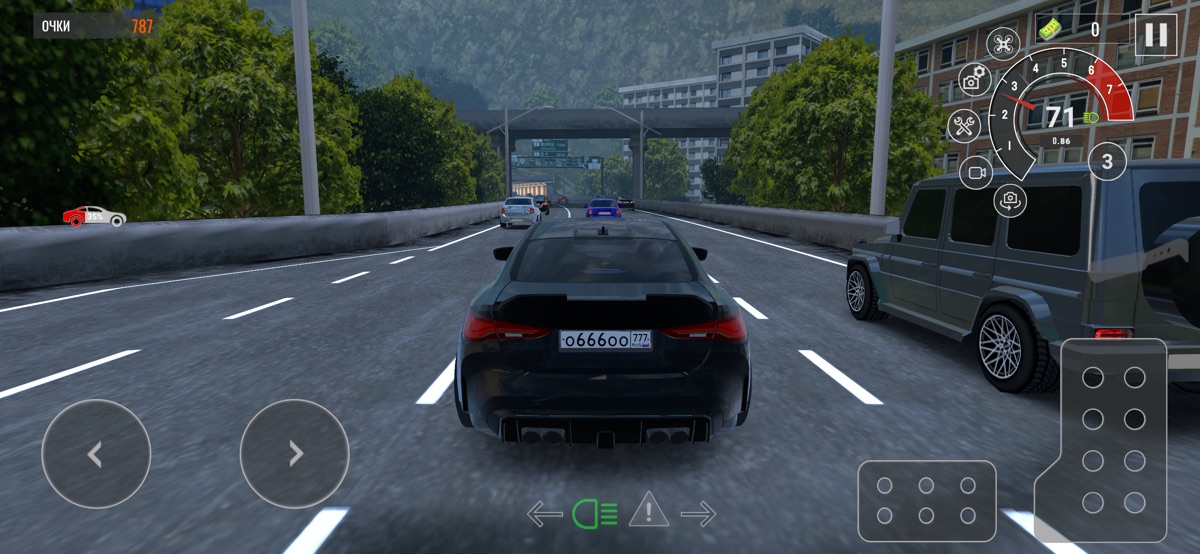Step on the tall gas pedal
Image resolution: width=1200 pixels, height=554 pixels.
coord(1114,440)
